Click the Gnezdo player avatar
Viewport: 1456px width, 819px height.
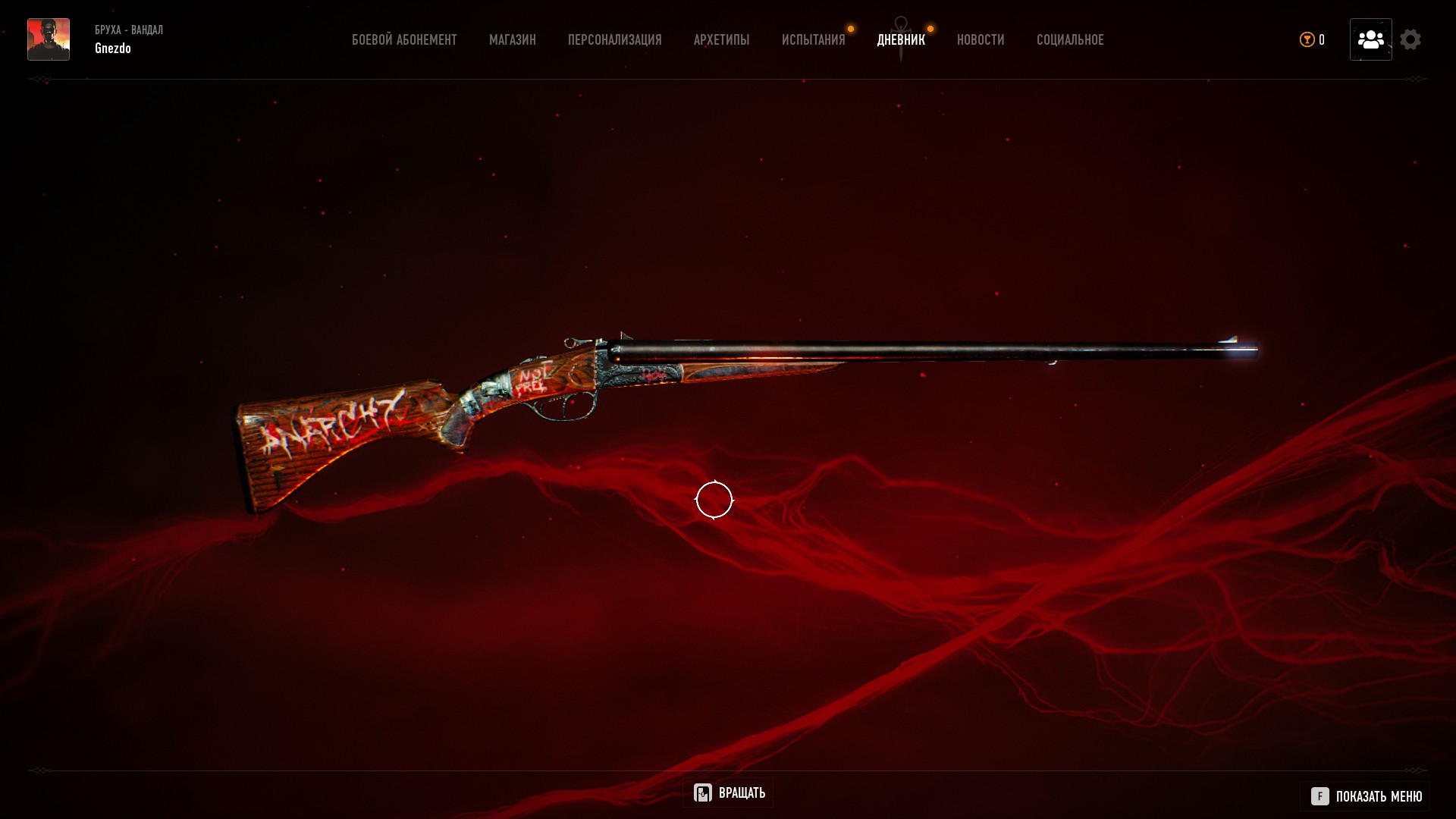[49, 39]
